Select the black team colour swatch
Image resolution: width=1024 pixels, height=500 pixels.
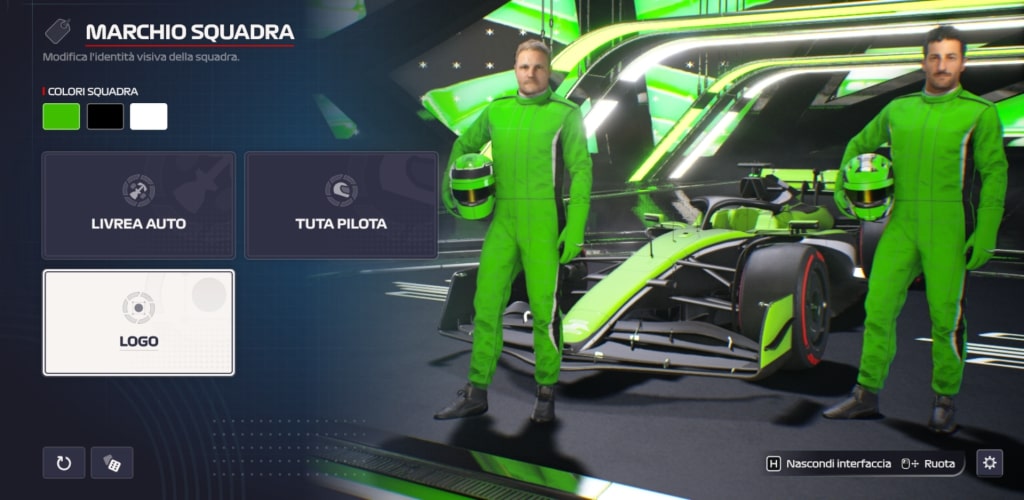(105, 117)
